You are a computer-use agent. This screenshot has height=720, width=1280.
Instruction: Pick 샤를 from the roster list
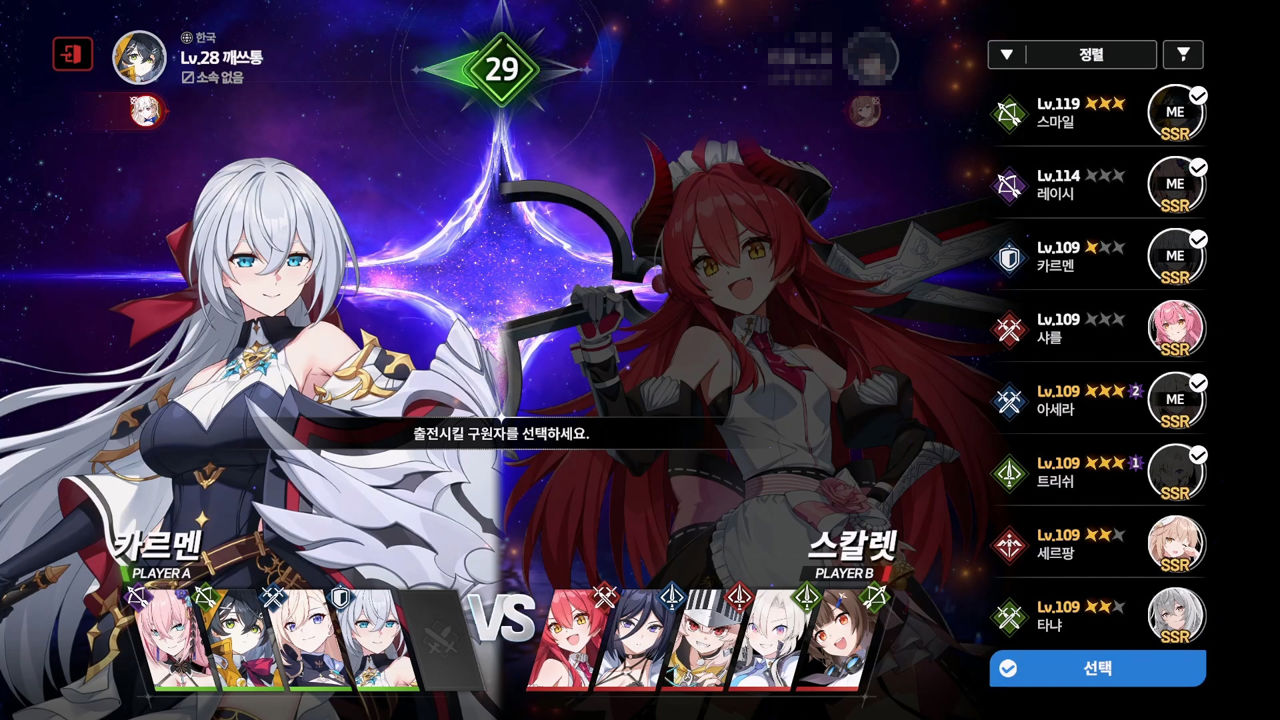click(1100, 328)
